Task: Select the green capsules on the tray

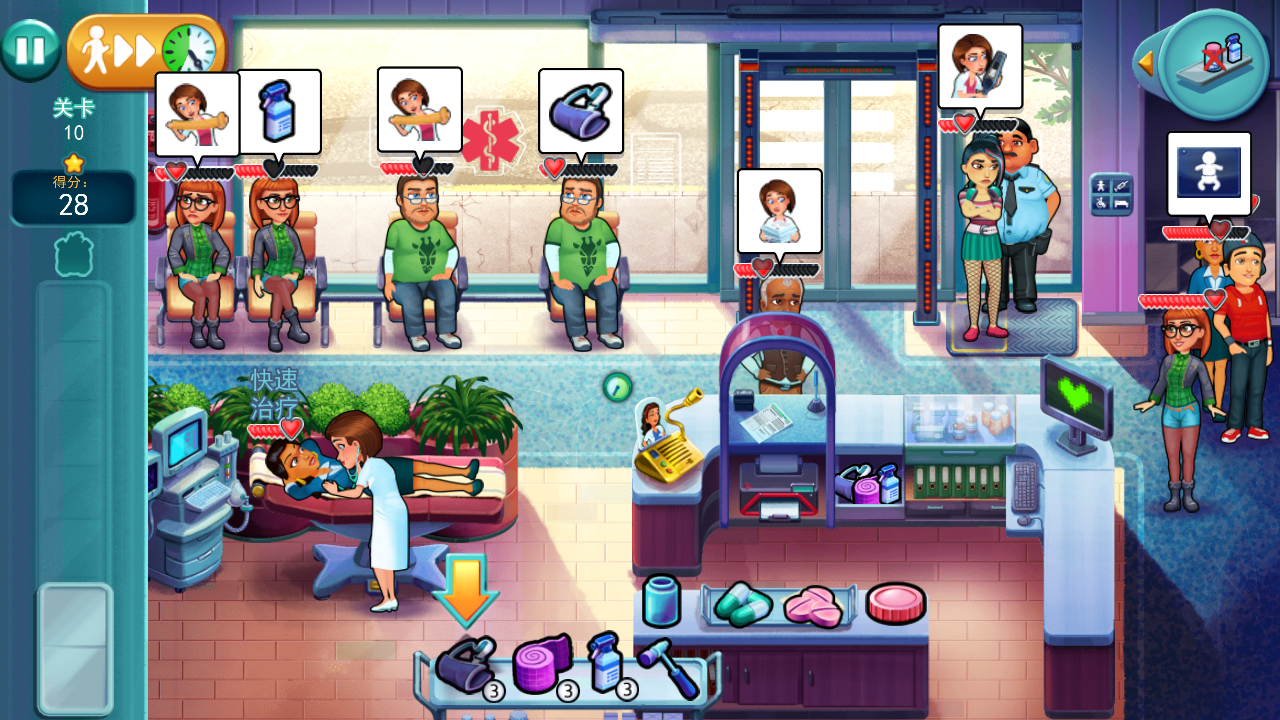Action: (742, 603)
